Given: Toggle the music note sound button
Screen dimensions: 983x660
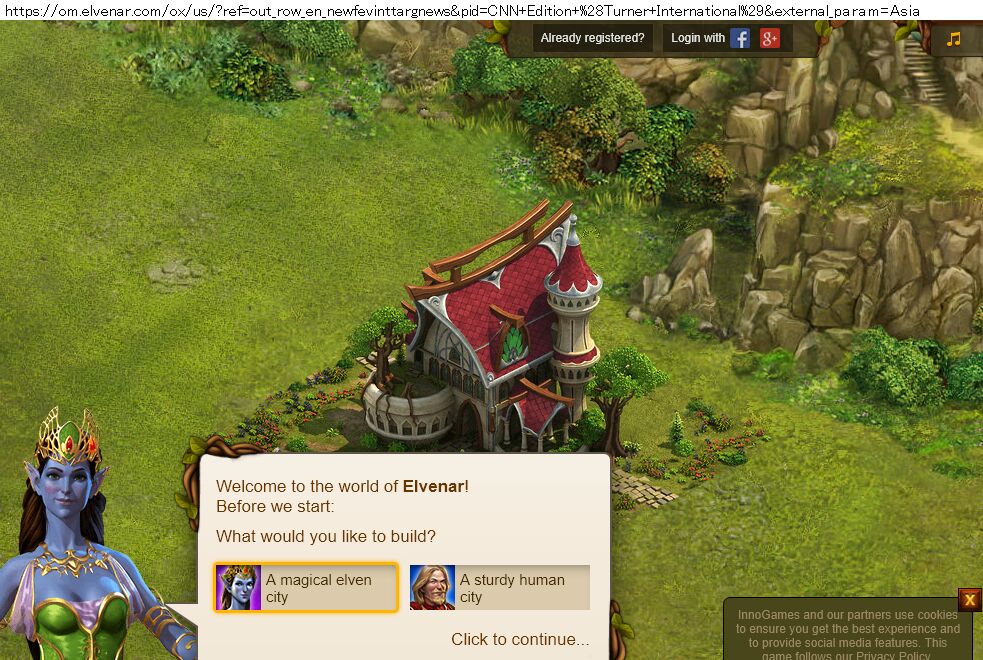Looking at the screenshot, I should tap(954, 39).
